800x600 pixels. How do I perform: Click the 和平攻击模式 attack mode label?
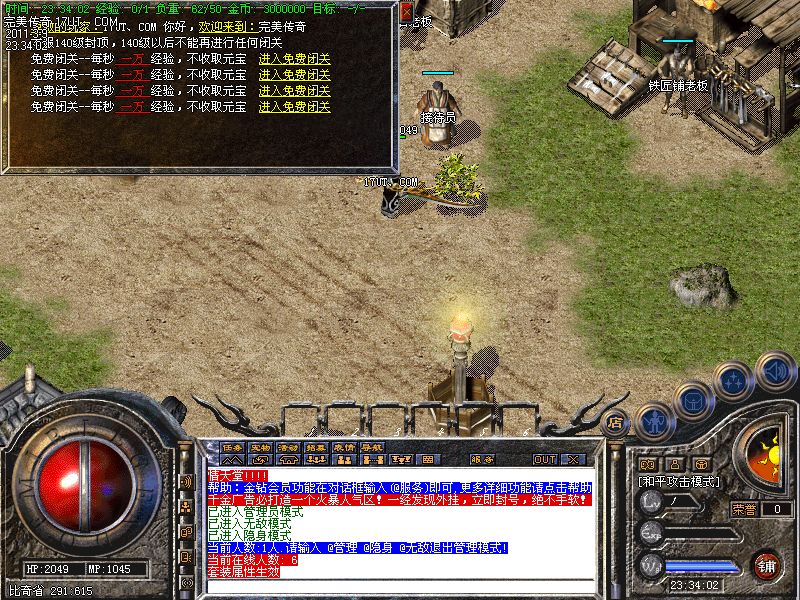pos(679,481)
